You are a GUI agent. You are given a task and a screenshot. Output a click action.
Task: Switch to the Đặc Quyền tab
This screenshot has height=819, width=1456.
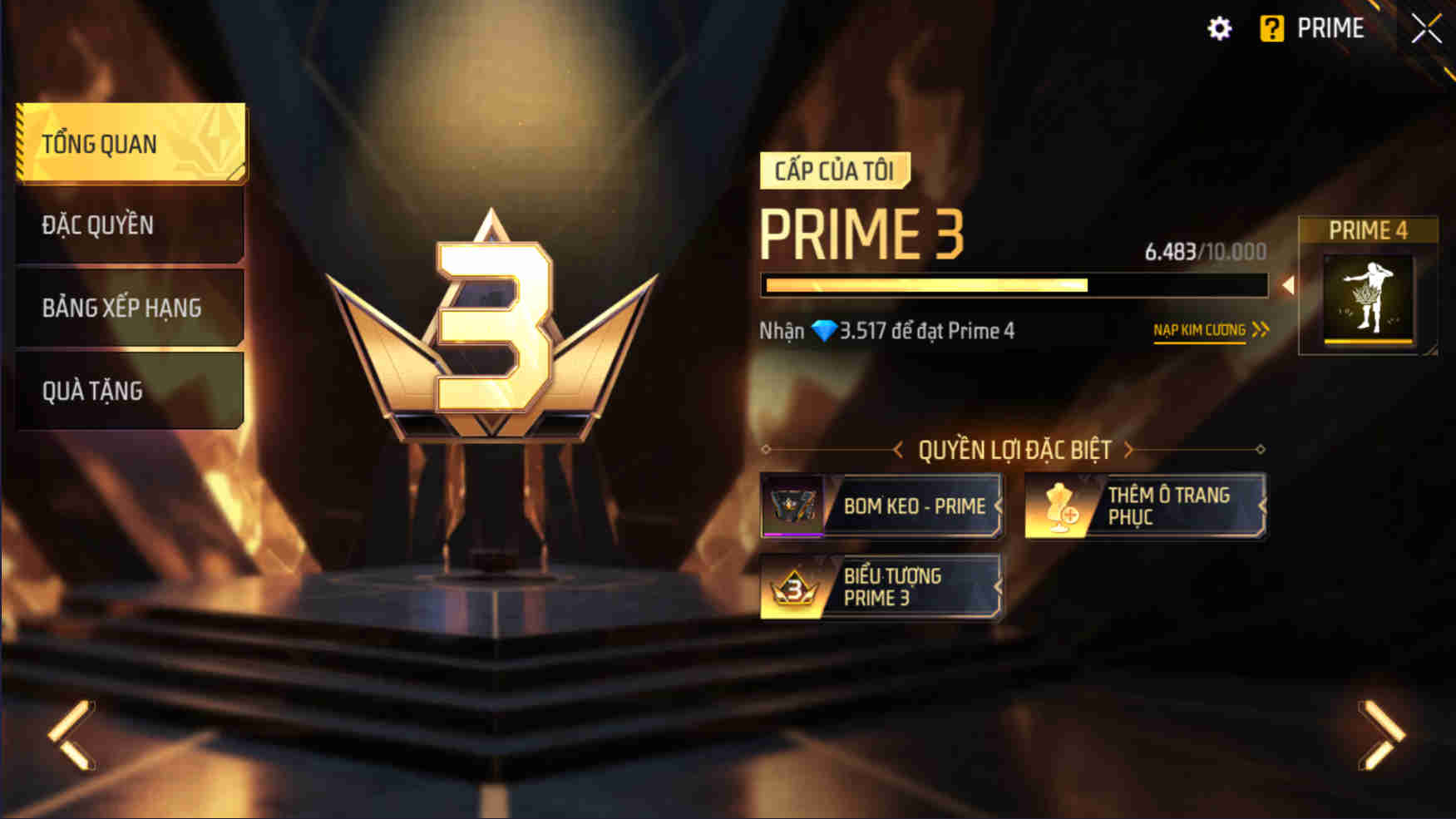point(97,224)
